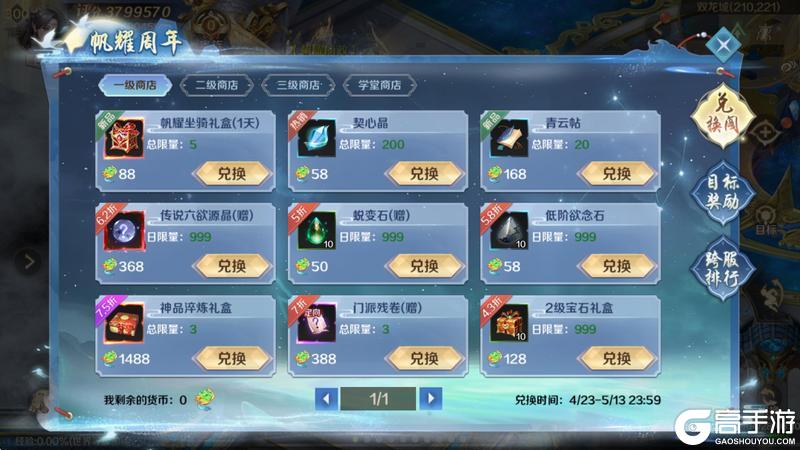Open the 三级商店 tab
The height and width of the screenshot is (450, 800).
click(x=297, y=85)
